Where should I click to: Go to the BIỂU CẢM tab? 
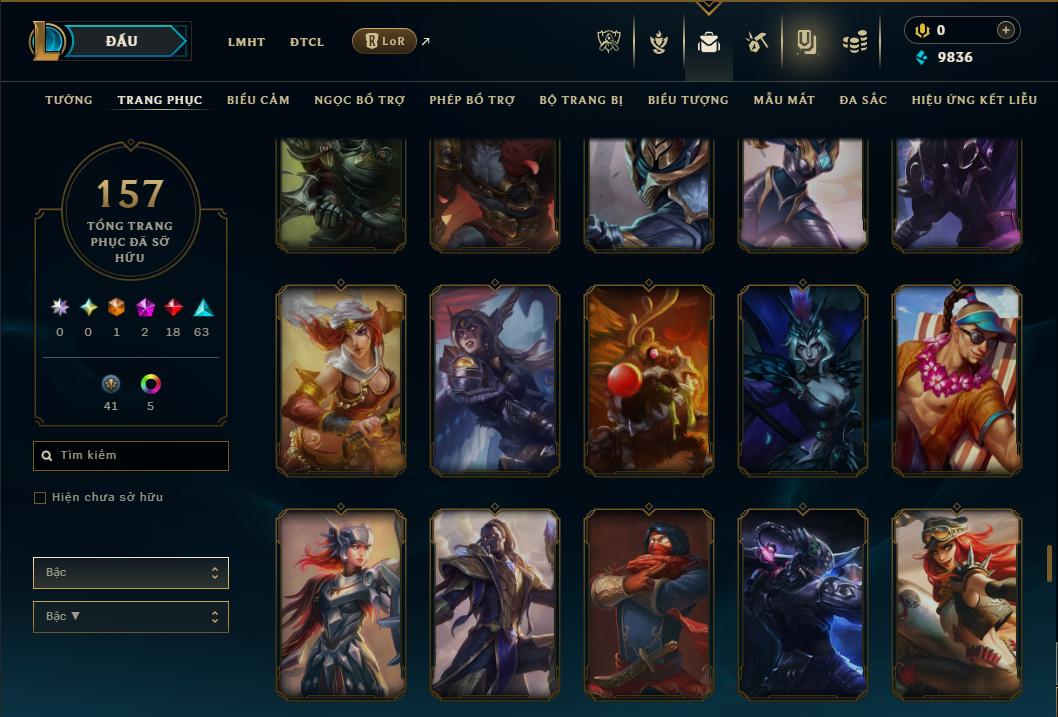point(258,100)
